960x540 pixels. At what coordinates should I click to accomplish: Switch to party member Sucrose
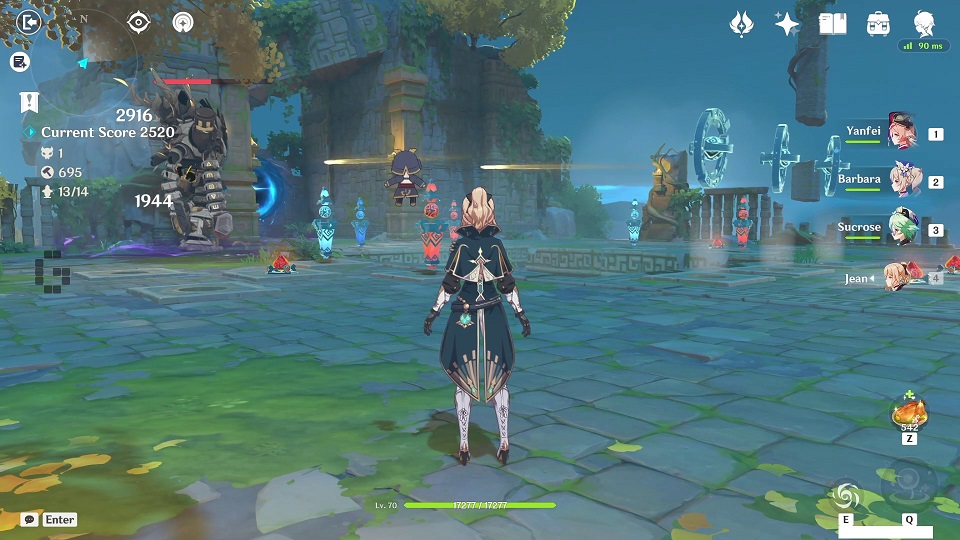902,229
